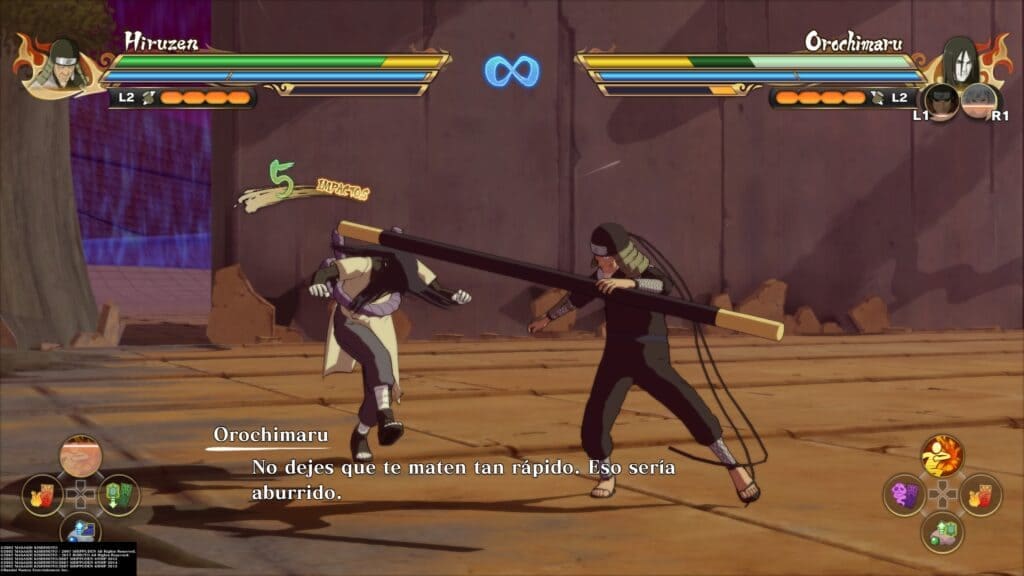Use the red fire tag item in Hiruzen's wheel

click(x=43, y=494)
